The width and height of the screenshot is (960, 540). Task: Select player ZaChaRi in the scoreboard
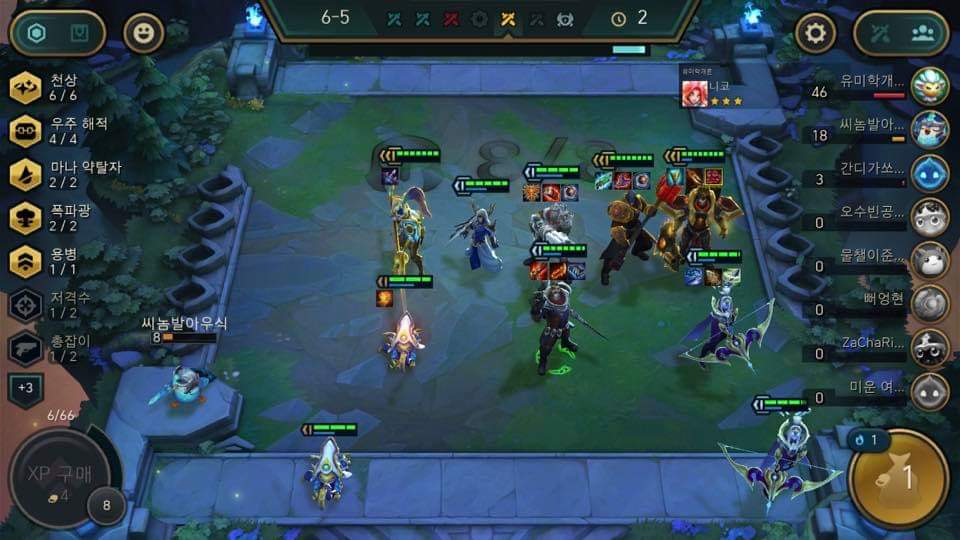(x=929, y=346)
